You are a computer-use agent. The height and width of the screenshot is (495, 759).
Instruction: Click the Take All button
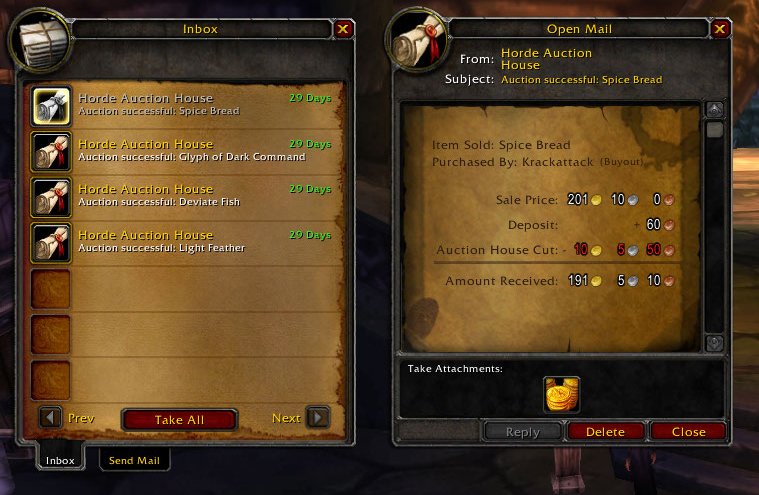pos(179,420)
